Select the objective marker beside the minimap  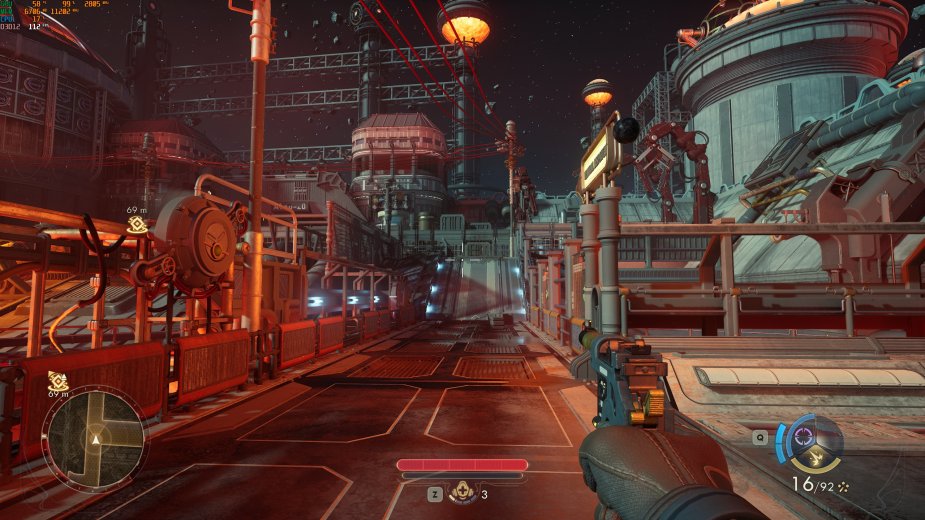[57, 380]
